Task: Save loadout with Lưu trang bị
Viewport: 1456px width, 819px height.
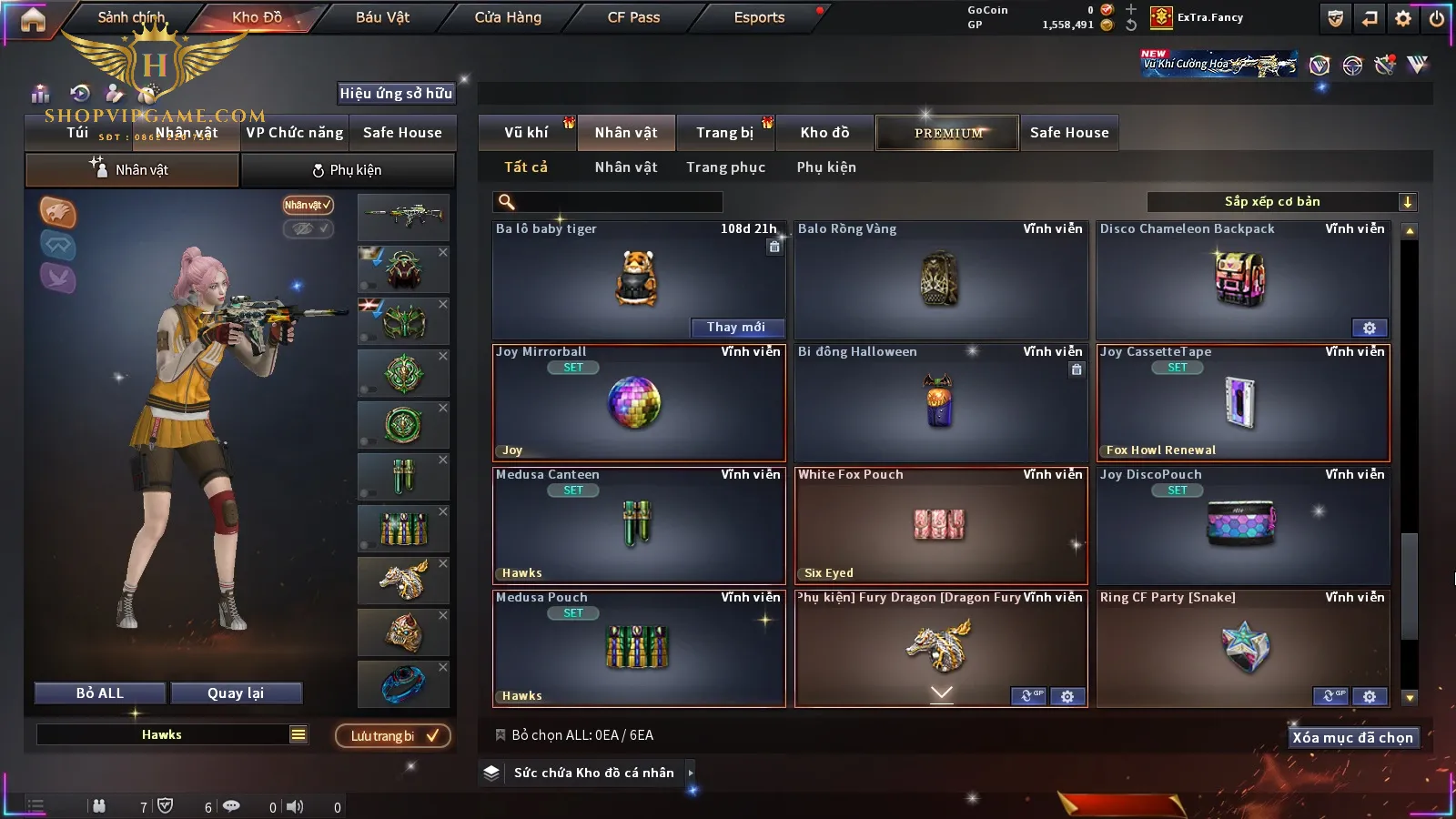Action: [x=393, y=736]
